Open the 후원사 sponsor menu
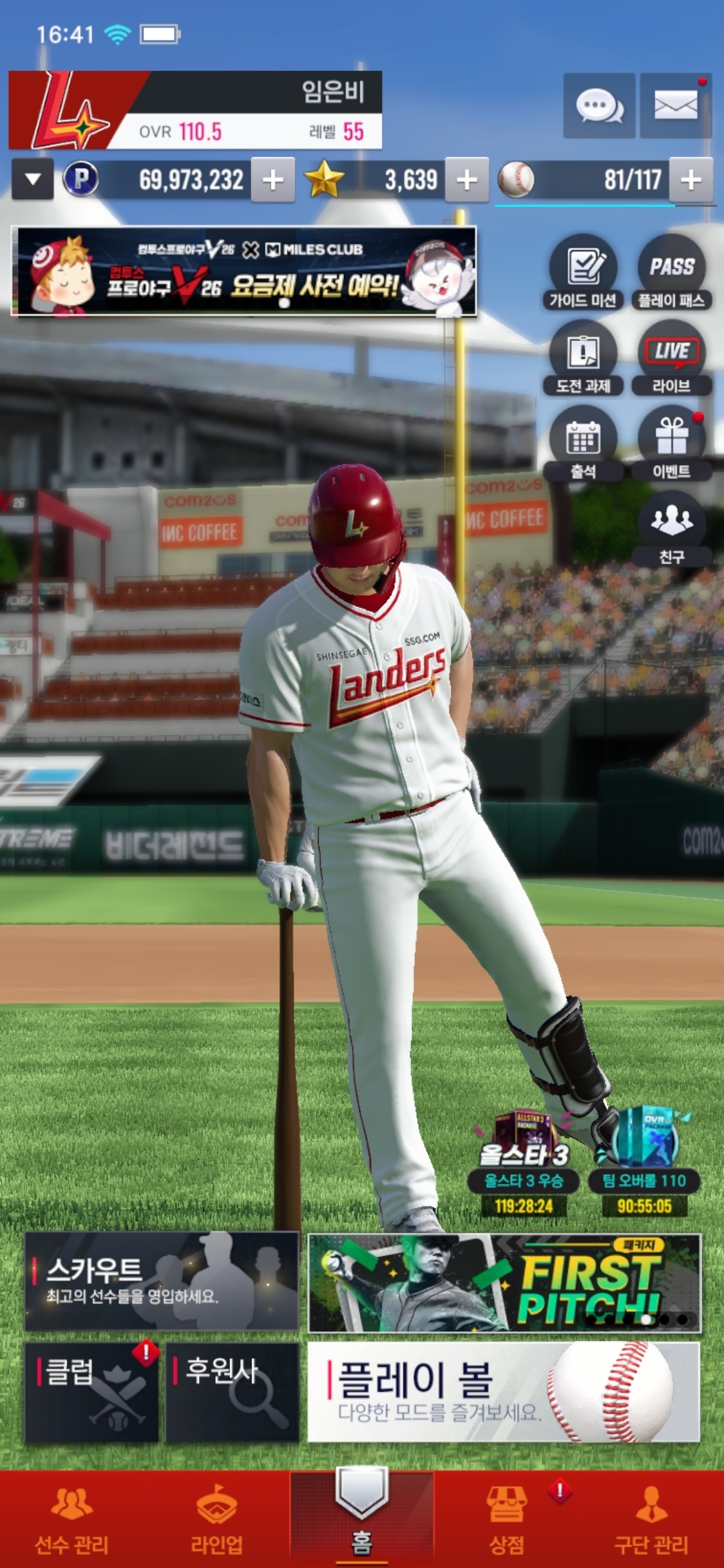Viewport: 724px width, 1568px height. (232, 1392)
